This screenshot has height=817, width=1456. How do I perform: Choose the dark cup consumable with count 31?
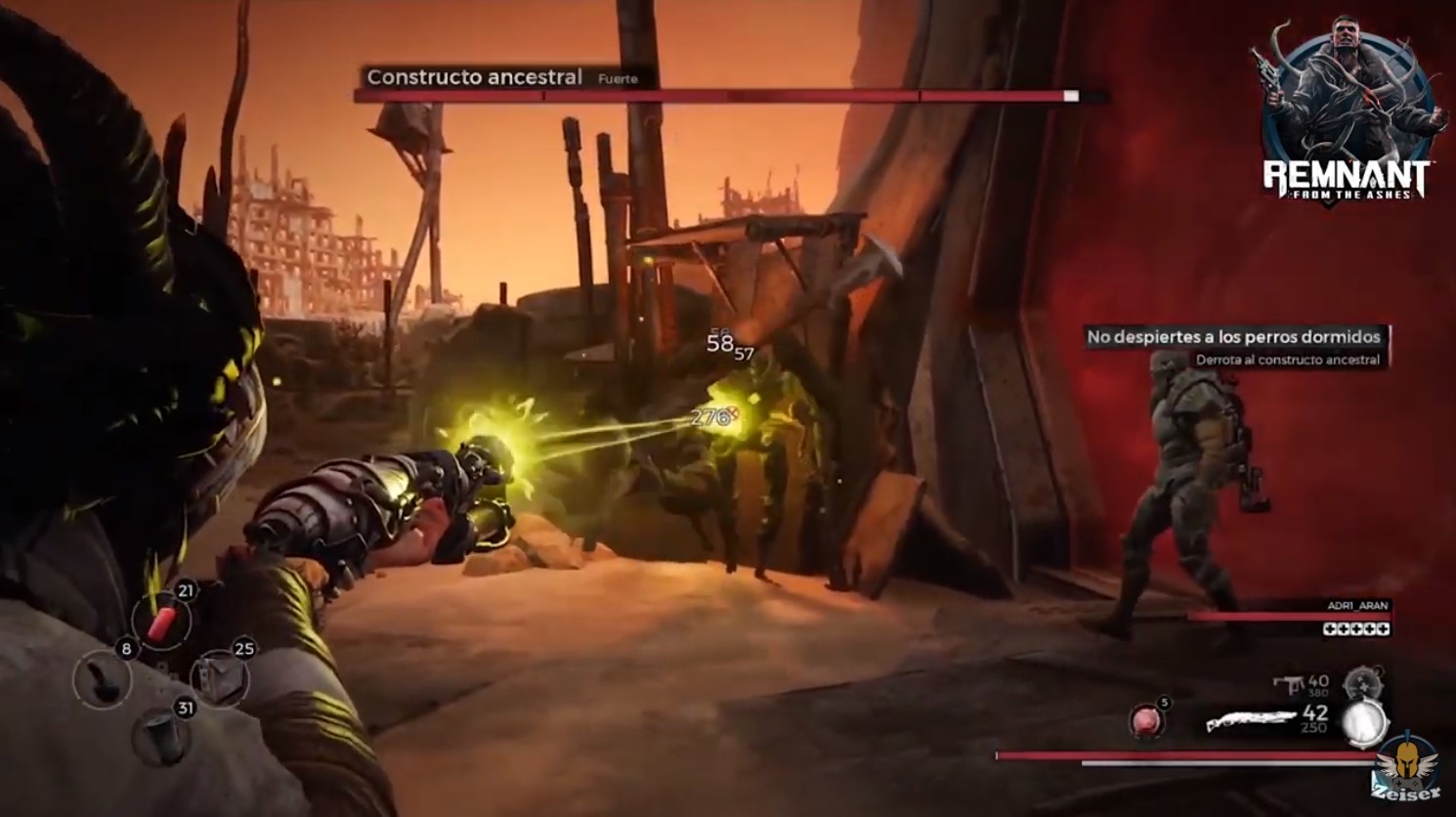click(x=160, y=735)
